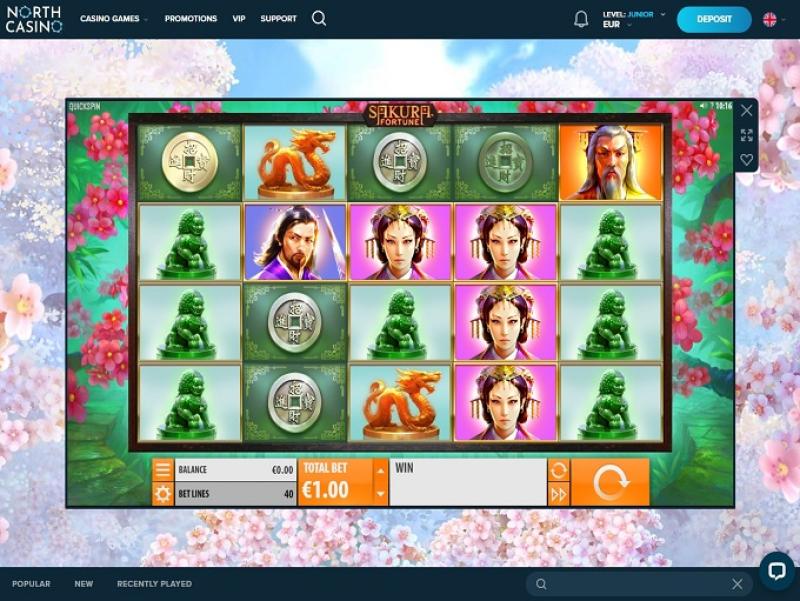Viewport: 800px width, 601px height.
Task: Go to the Promotions page
Action: [190, 19]
